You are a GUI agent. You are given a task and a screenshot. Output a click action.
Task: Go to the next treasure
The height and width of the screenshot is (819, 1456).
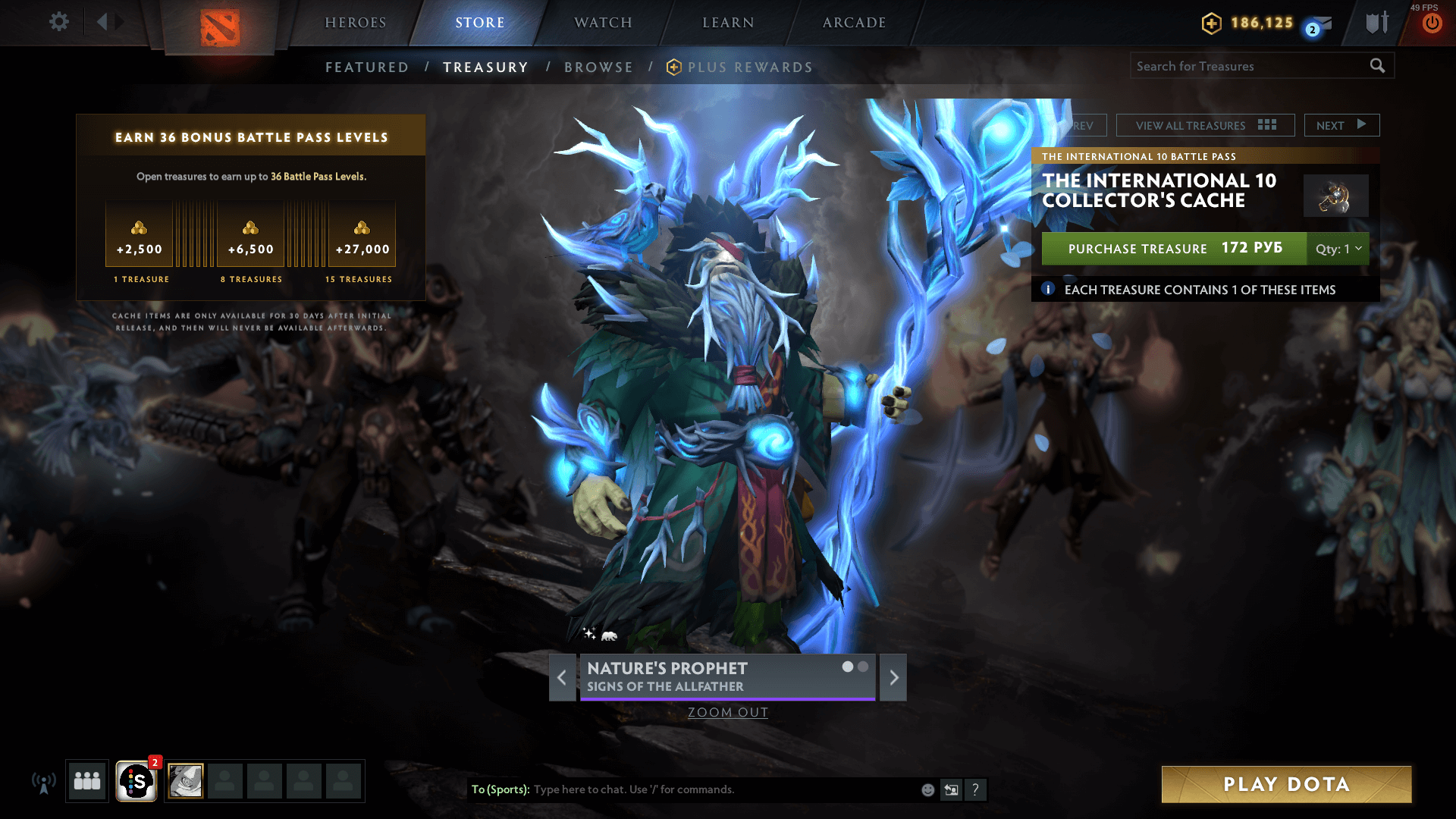[1341, 125]
